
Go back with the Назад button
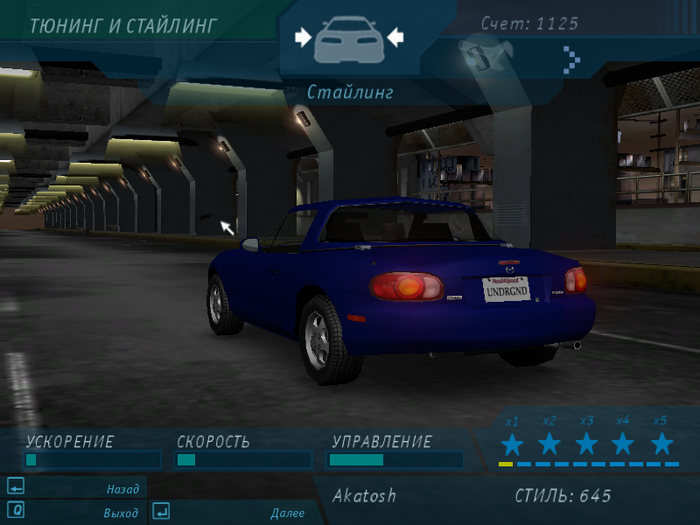tap(75, 489)
